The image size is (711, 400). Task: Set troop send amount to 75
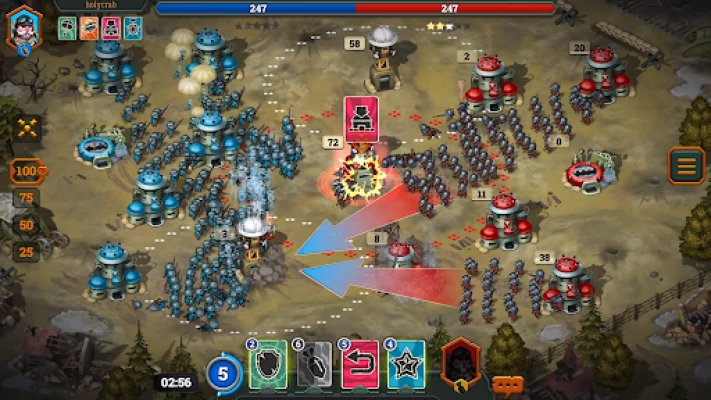[x=28, y=199]
